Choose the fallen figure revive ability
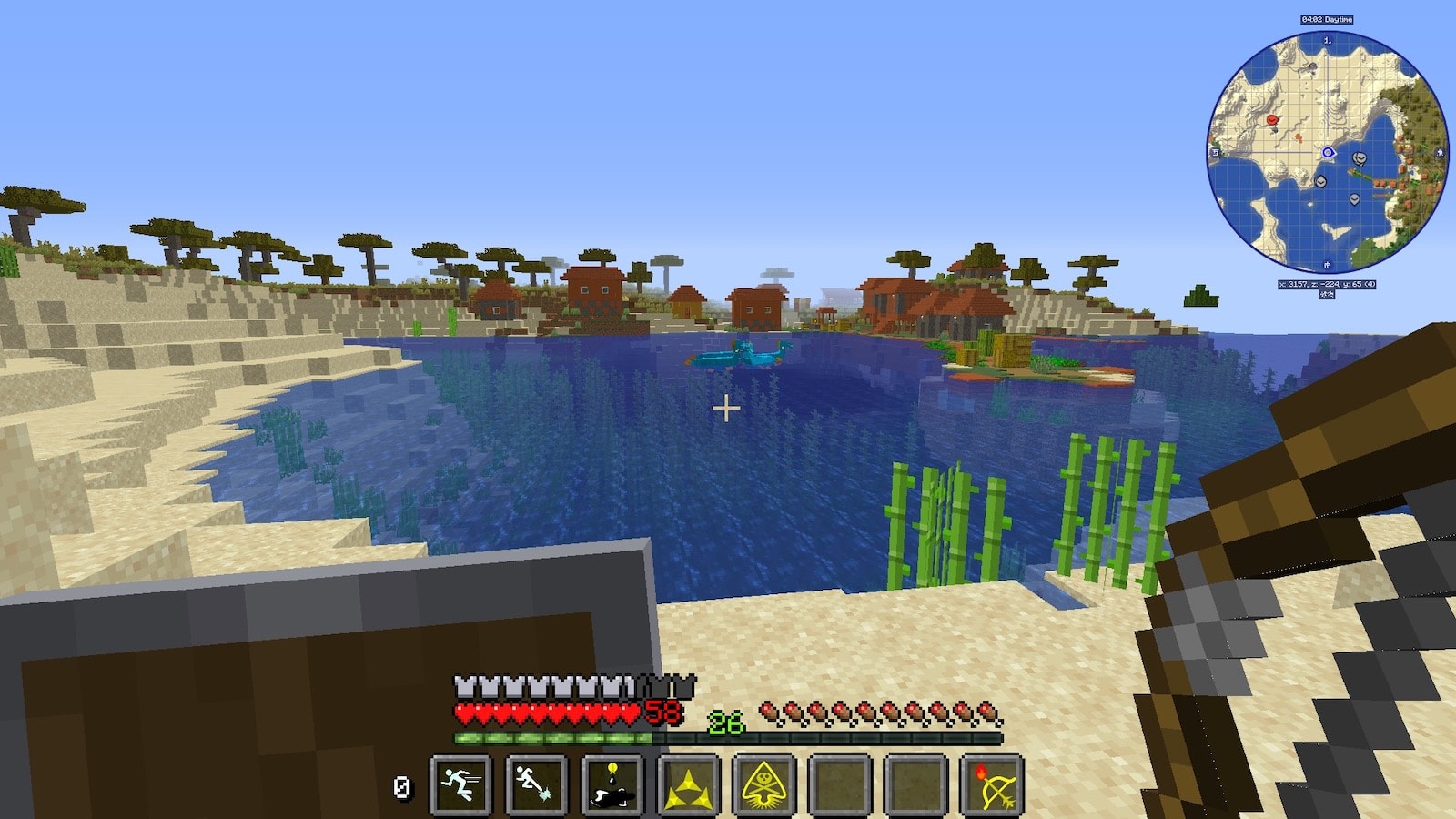Image resolution: width=1456 pixels, height=819 pixels. [612, 784]
